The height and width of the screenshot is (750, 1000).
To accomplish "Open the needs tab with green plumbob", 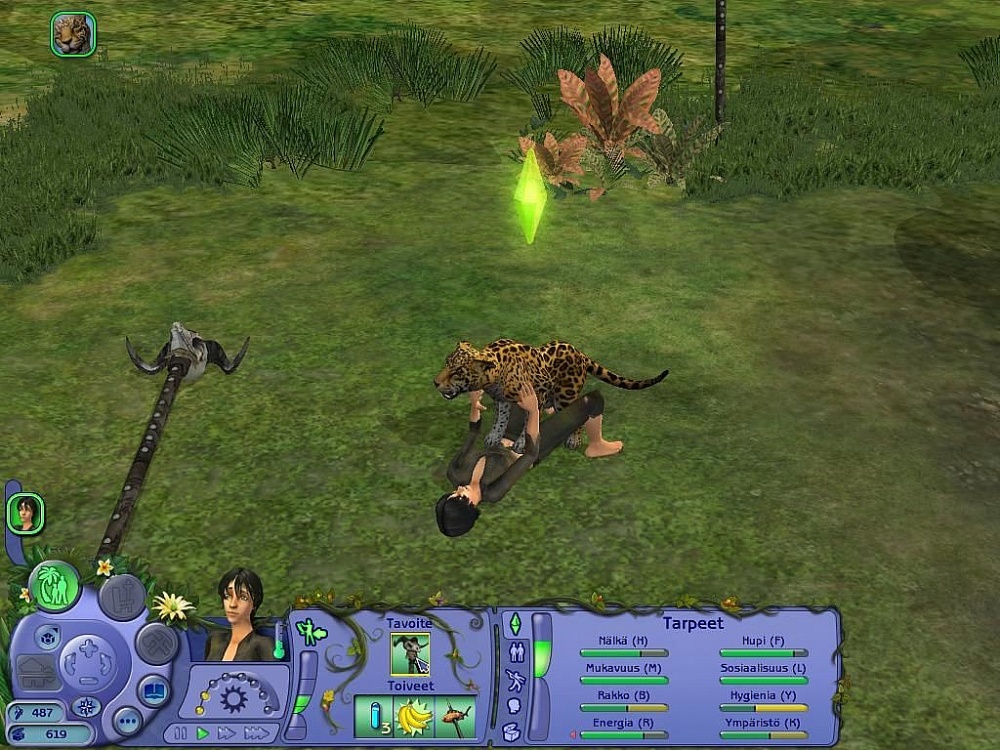I will point(513,625).
